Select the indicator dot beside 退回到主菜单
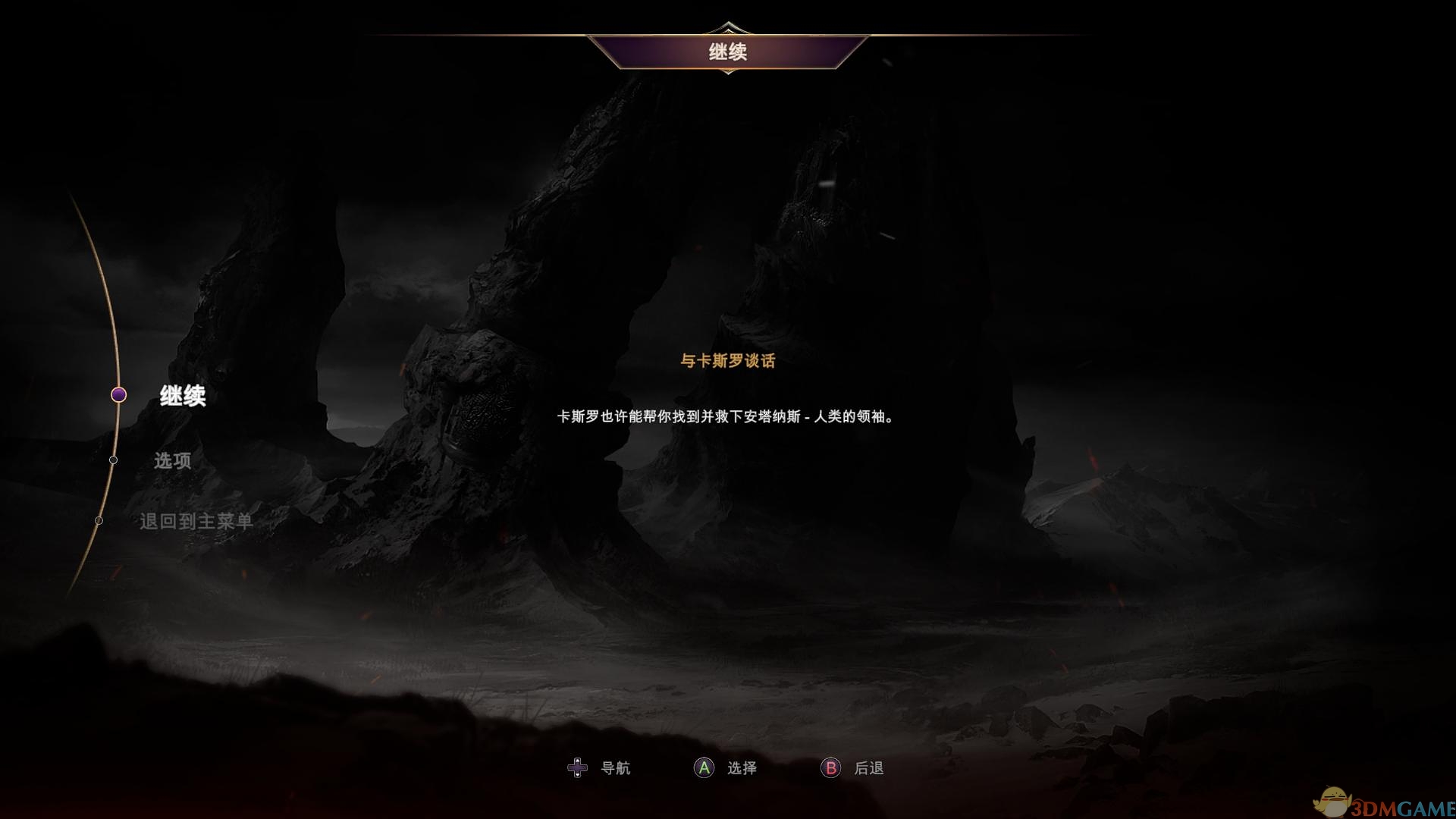Viewport: 1456px width, 819px height. [99, 520]
